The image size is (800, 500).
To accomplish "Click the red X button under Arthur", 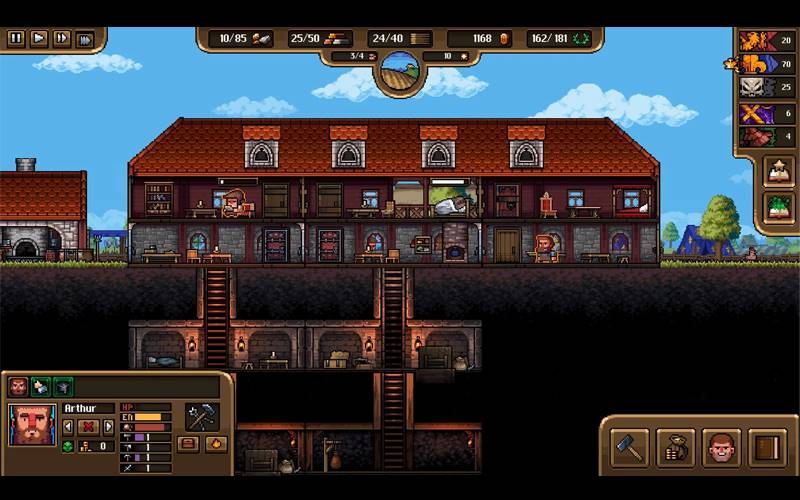I will (x=88, y=426).
